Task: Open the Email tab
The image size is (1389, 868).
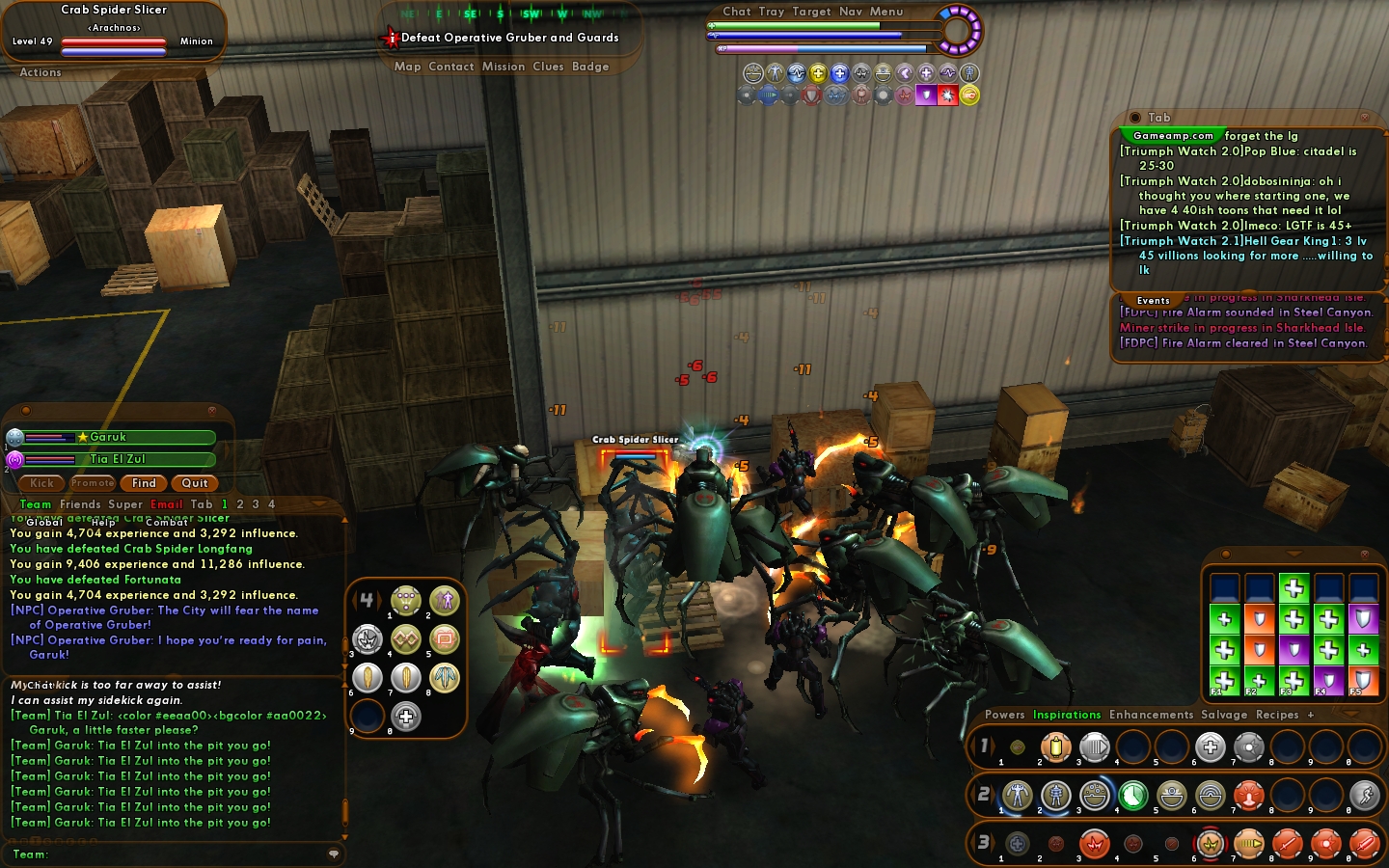Action: [x=167, y=504]
